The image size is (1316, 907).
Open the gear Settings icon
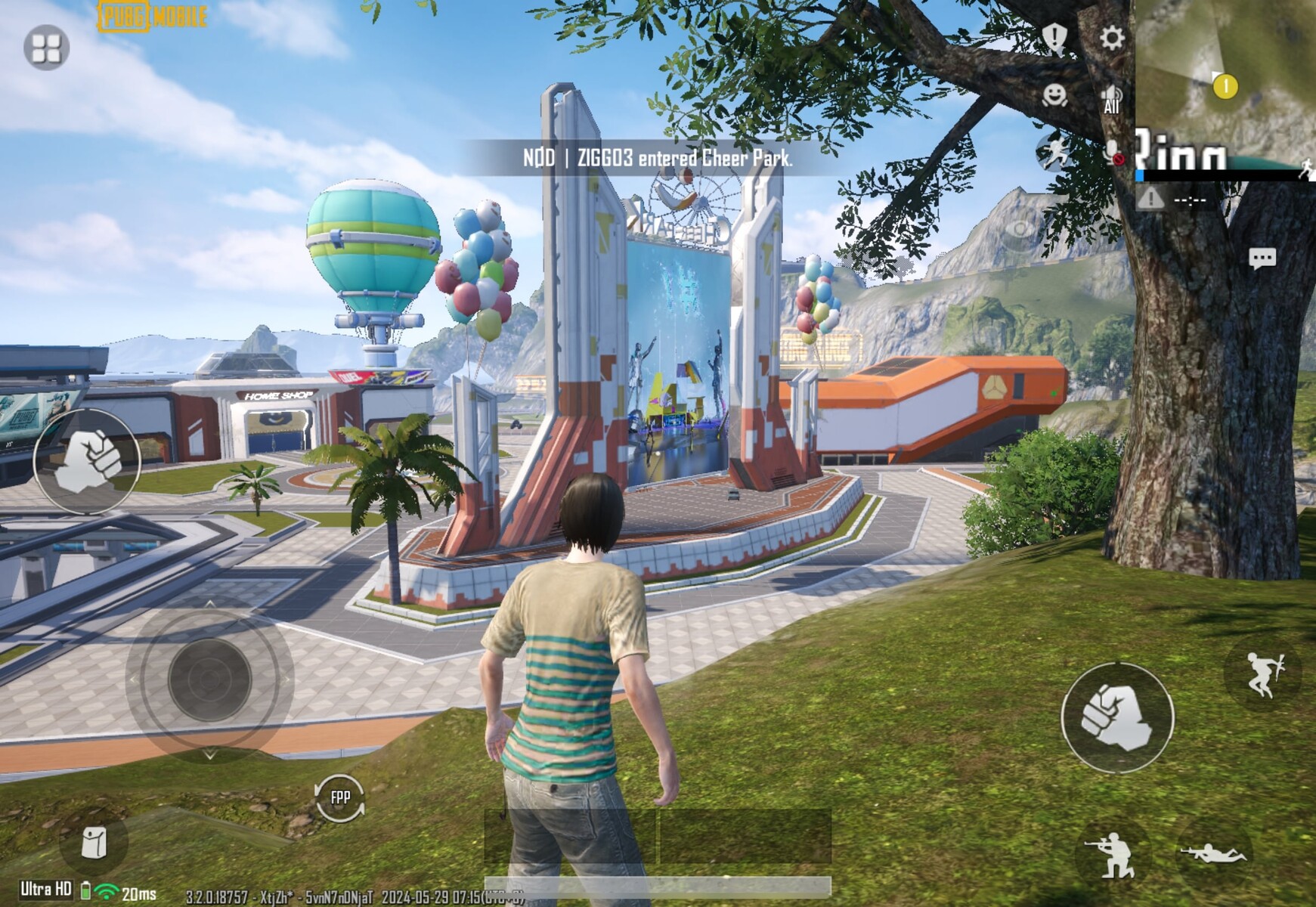click(1112, 38)
